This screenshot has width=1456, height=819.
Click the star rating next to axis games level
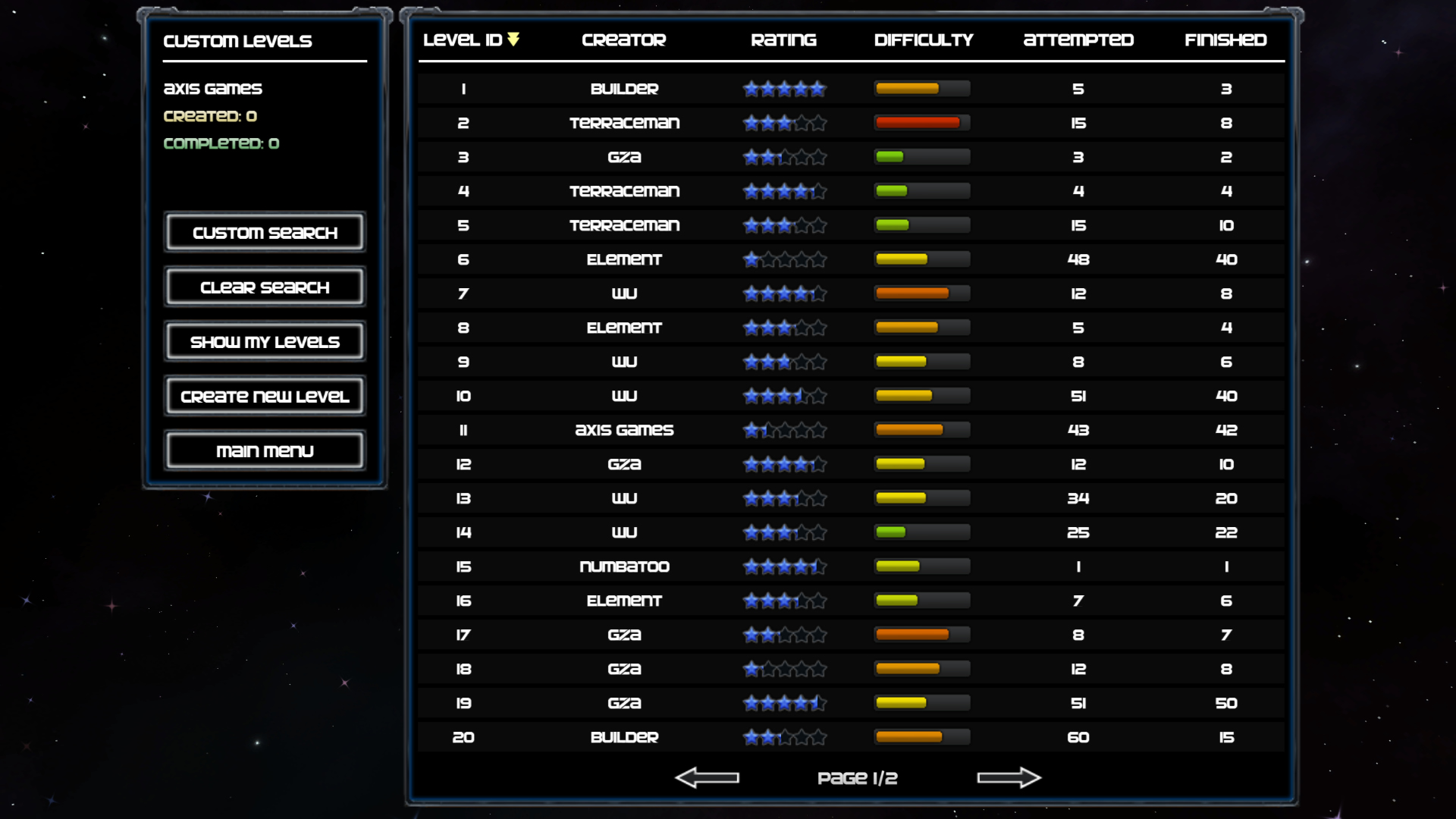pyautogui.click(x=784, y=430)
